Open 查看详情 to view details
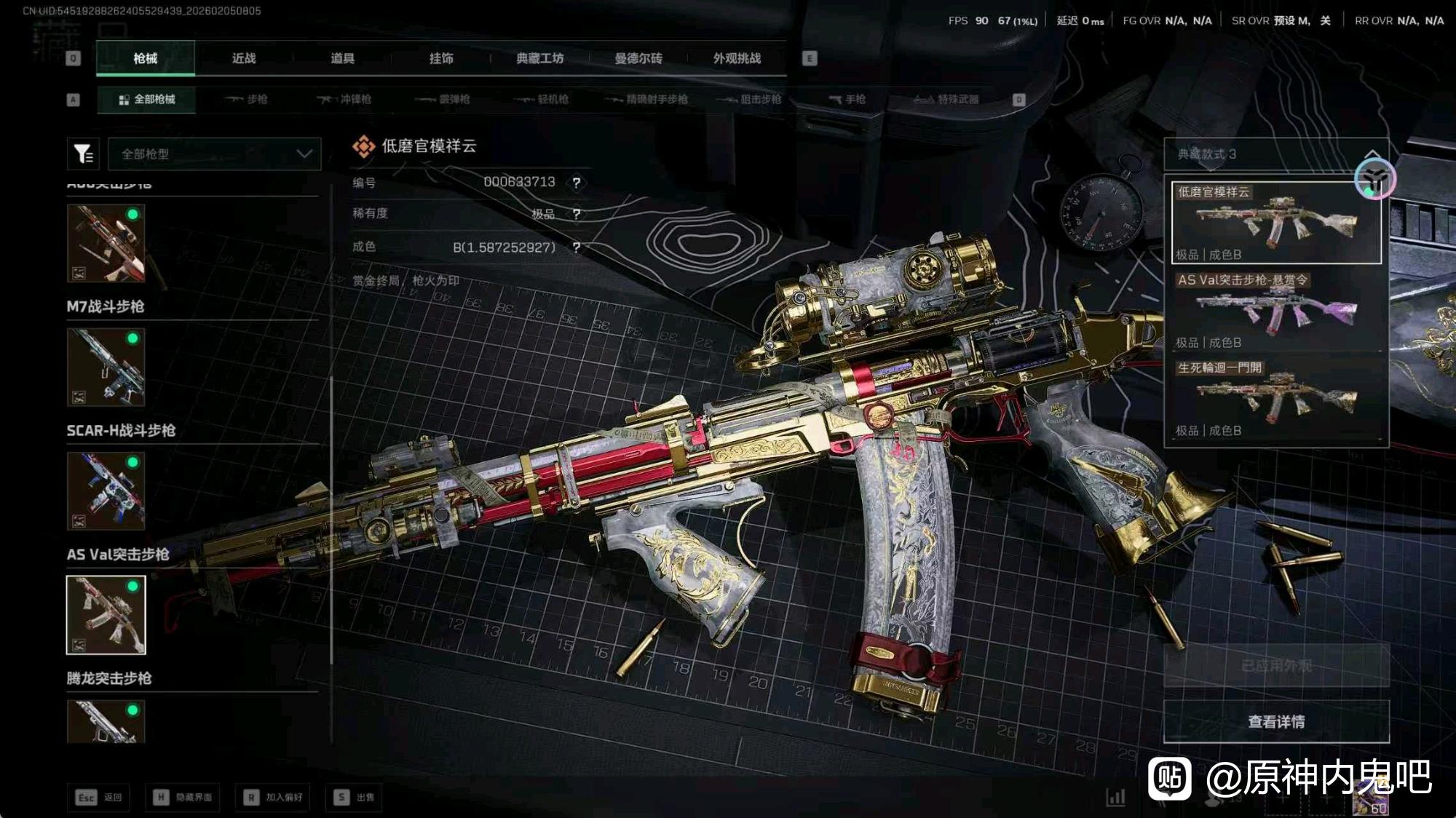1456x818 pixels. point(1276,721)
